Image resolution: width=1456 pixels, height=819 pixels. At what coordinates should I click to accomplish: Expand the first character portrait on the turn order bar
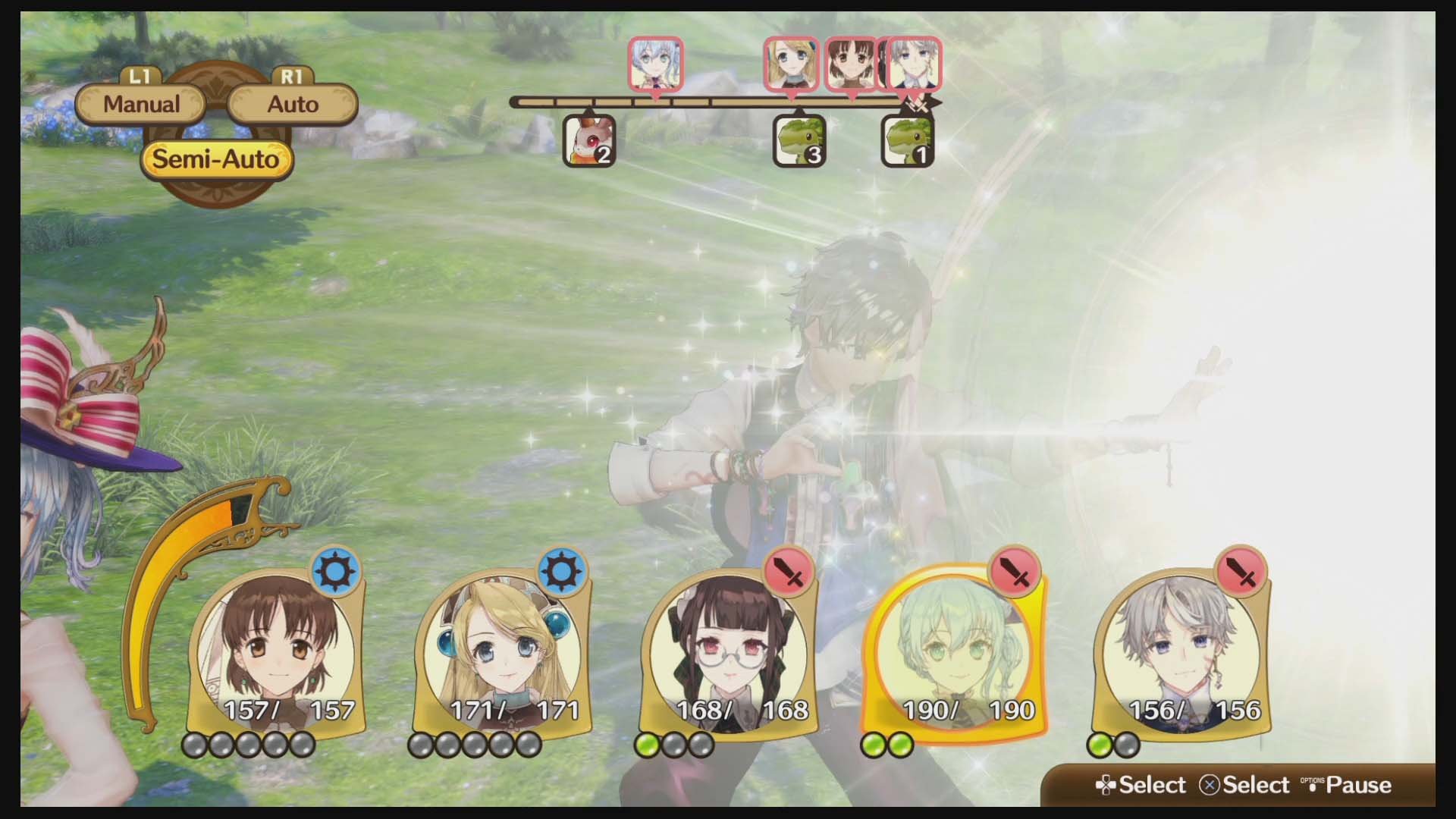(655, 64)
